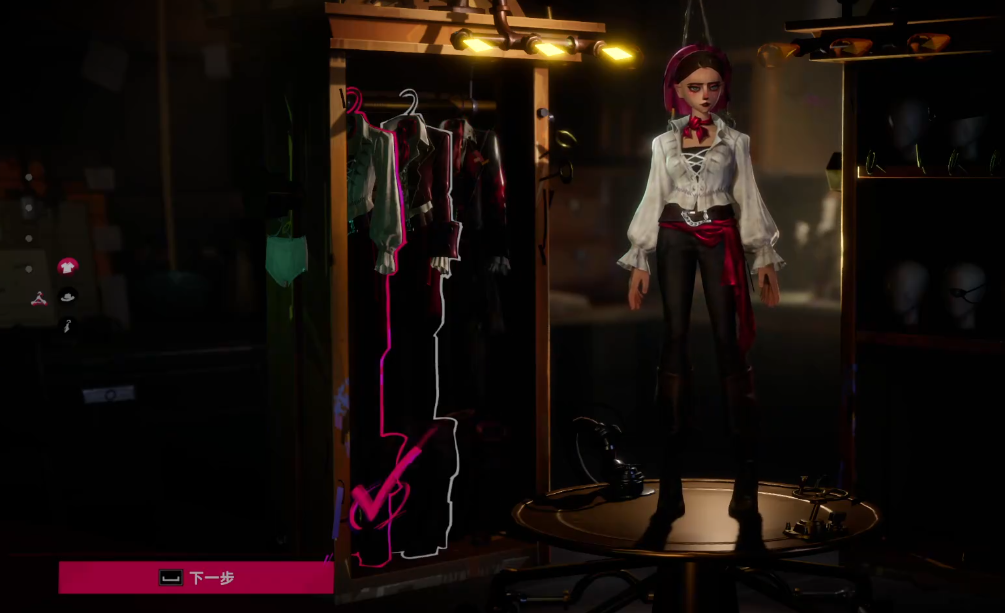
Task: Open the necktie accessory category icon
Action: coord(68,326)
